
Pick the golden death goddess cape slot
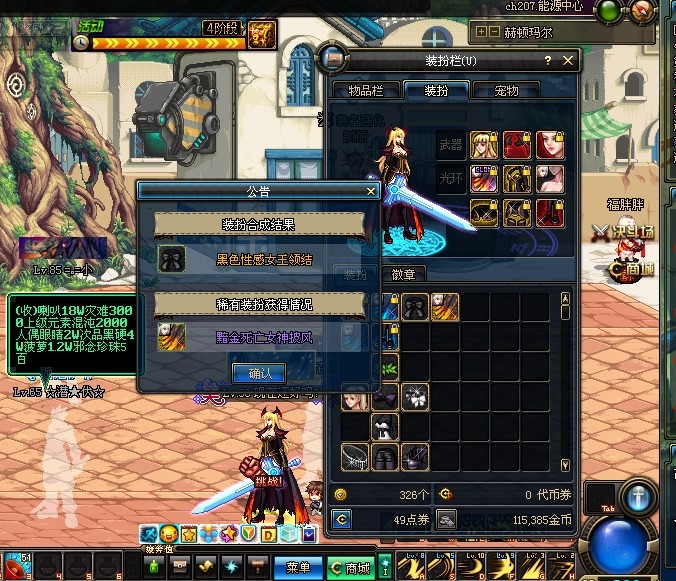tap(445, 307)
